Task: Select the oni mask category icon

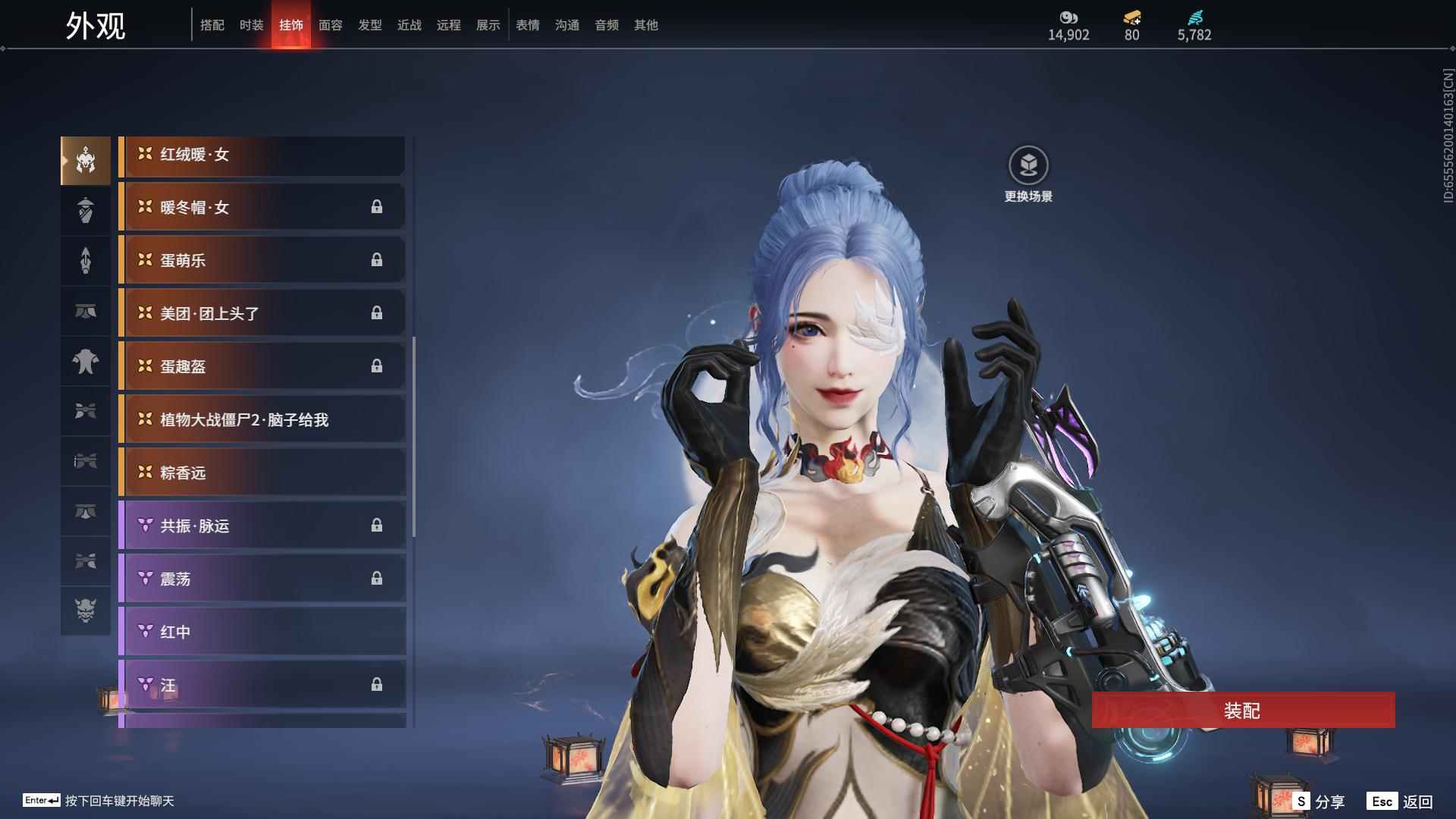Action: point(86,610)
